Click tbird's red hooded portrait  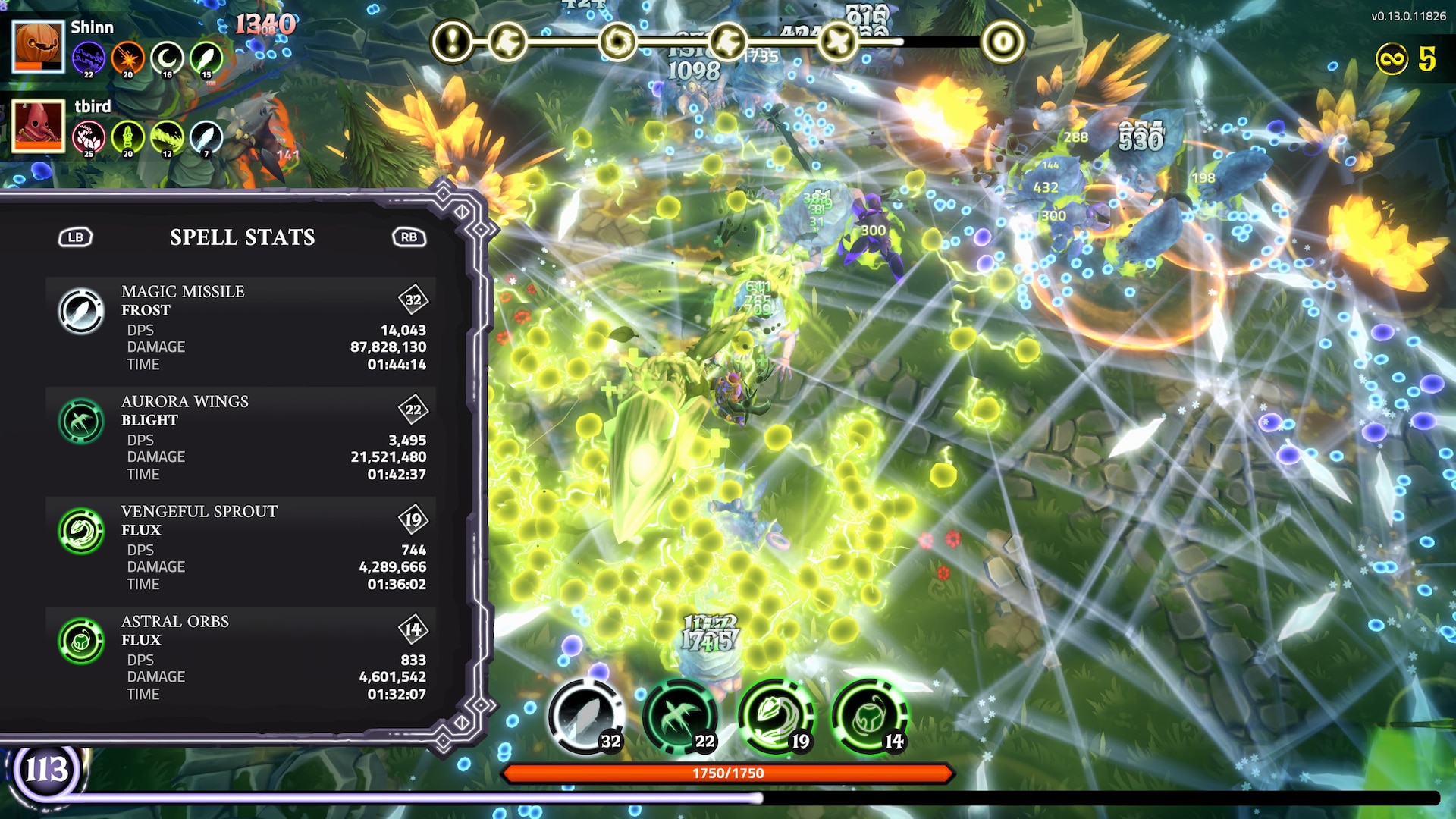click(38, 126)
